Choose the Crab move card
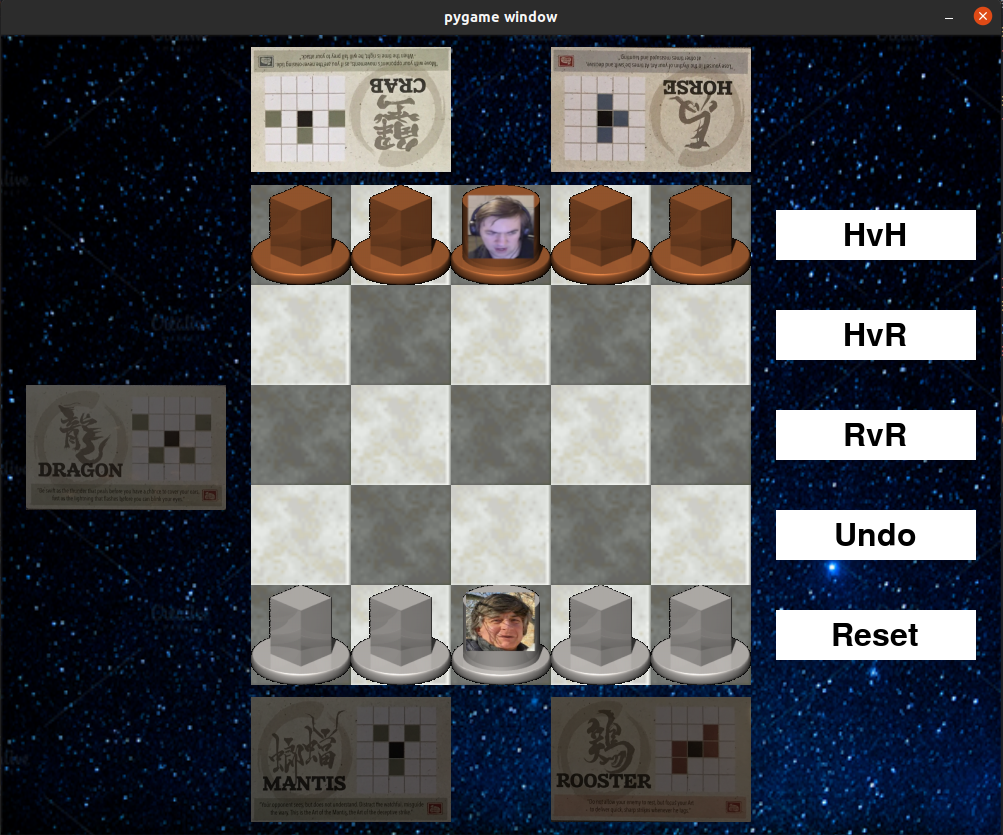 [350, 109]
